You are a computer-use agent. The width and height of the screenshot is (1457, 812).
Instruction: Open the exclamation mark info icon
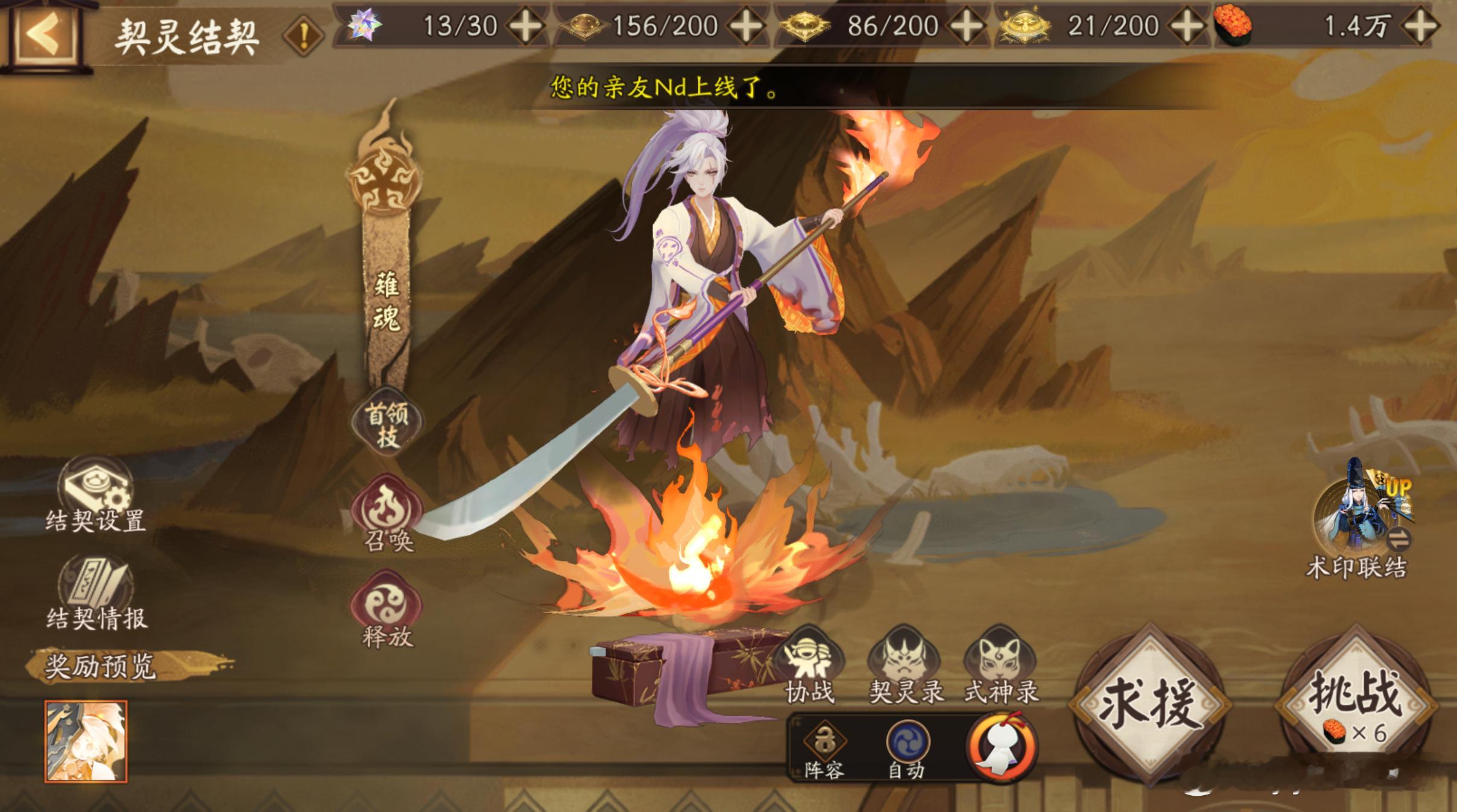(303, 37)
